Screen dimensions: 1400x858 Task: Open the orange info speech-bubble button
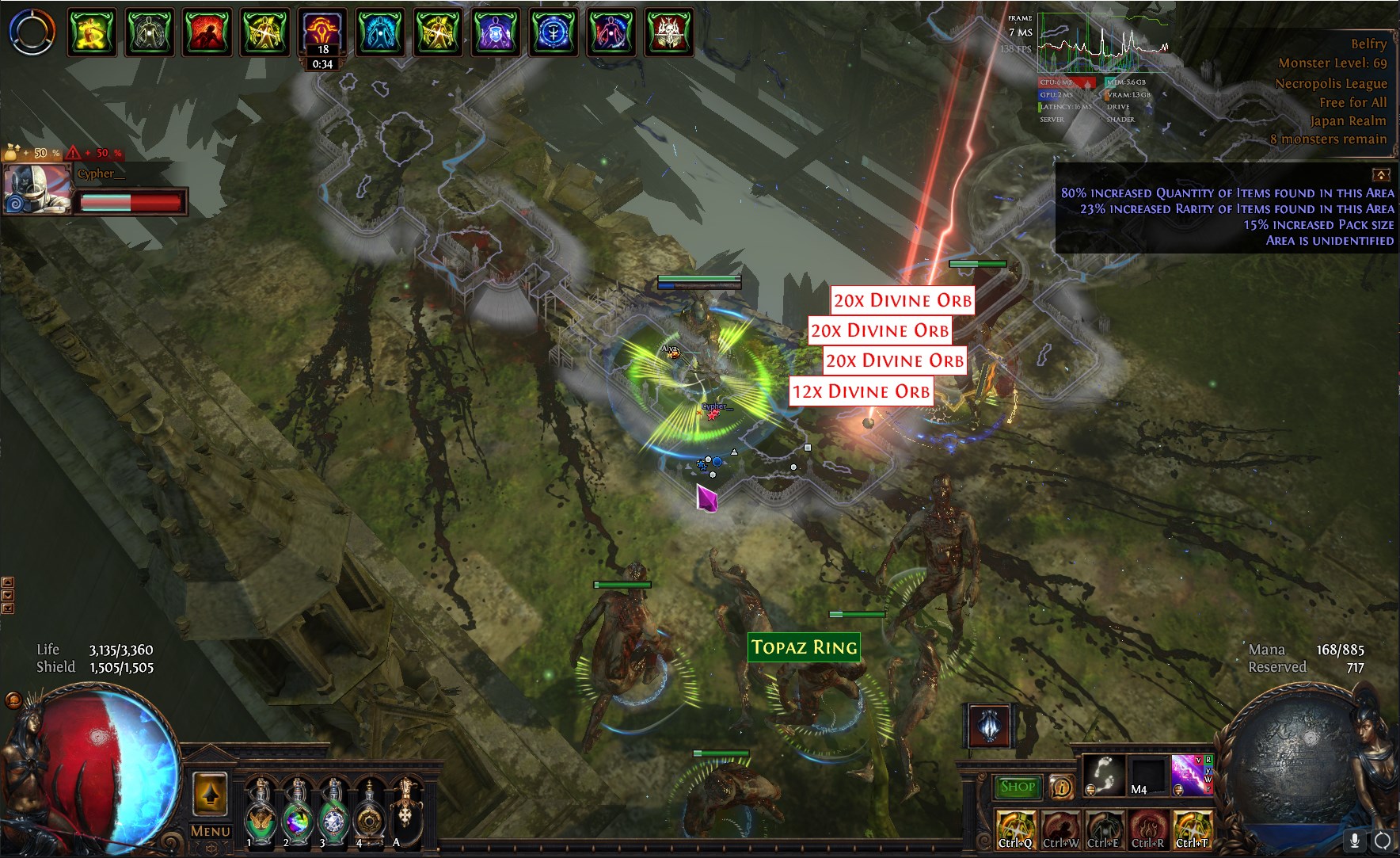tap(1061, 787)
